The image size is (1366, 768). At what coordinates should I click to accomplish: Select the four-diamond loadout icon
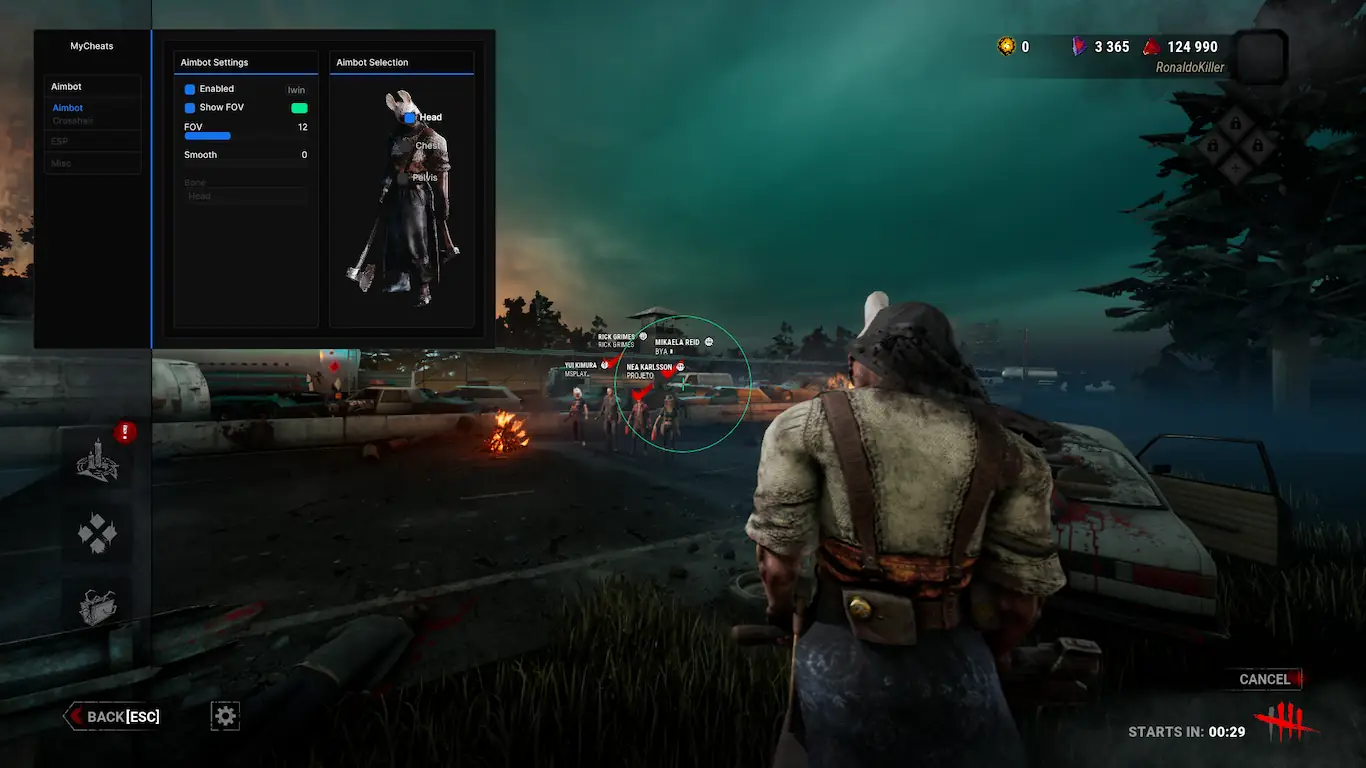coord(98,535)
